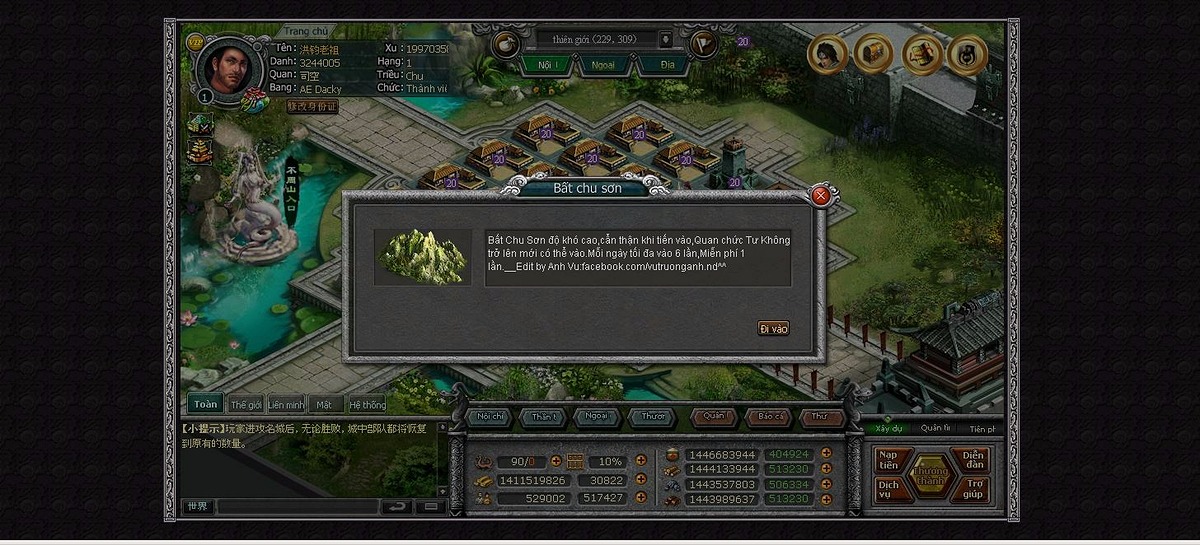Viewport: 1200px width, 545px height.
Task: Click the chat message input field
Action: 297,507
